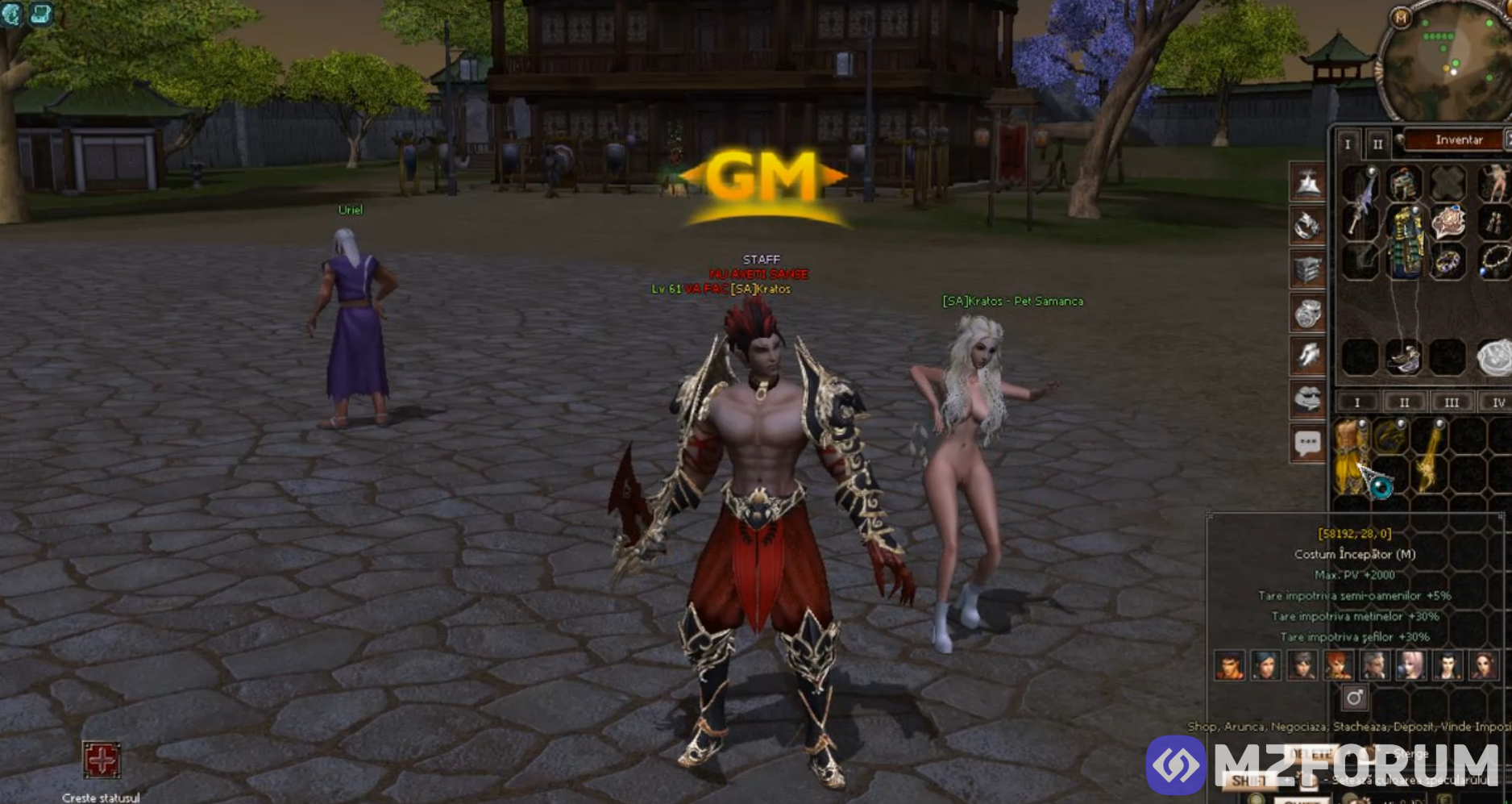The image size is (1512, 804).
Task: Click the cyan scroll icon at top left
Action: [40, 14]
